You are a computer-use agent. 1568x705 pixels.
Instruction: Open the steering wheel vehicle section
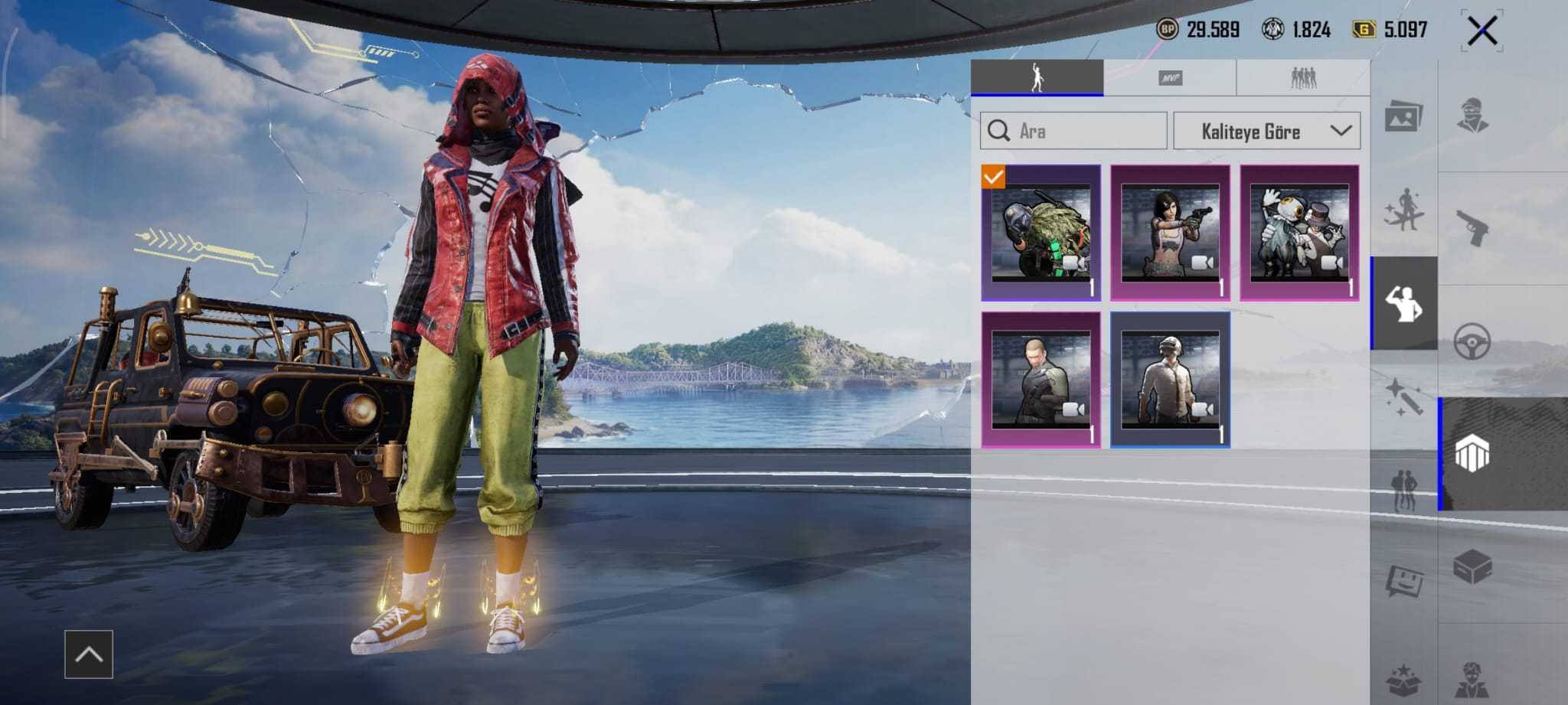[1472, 341]
